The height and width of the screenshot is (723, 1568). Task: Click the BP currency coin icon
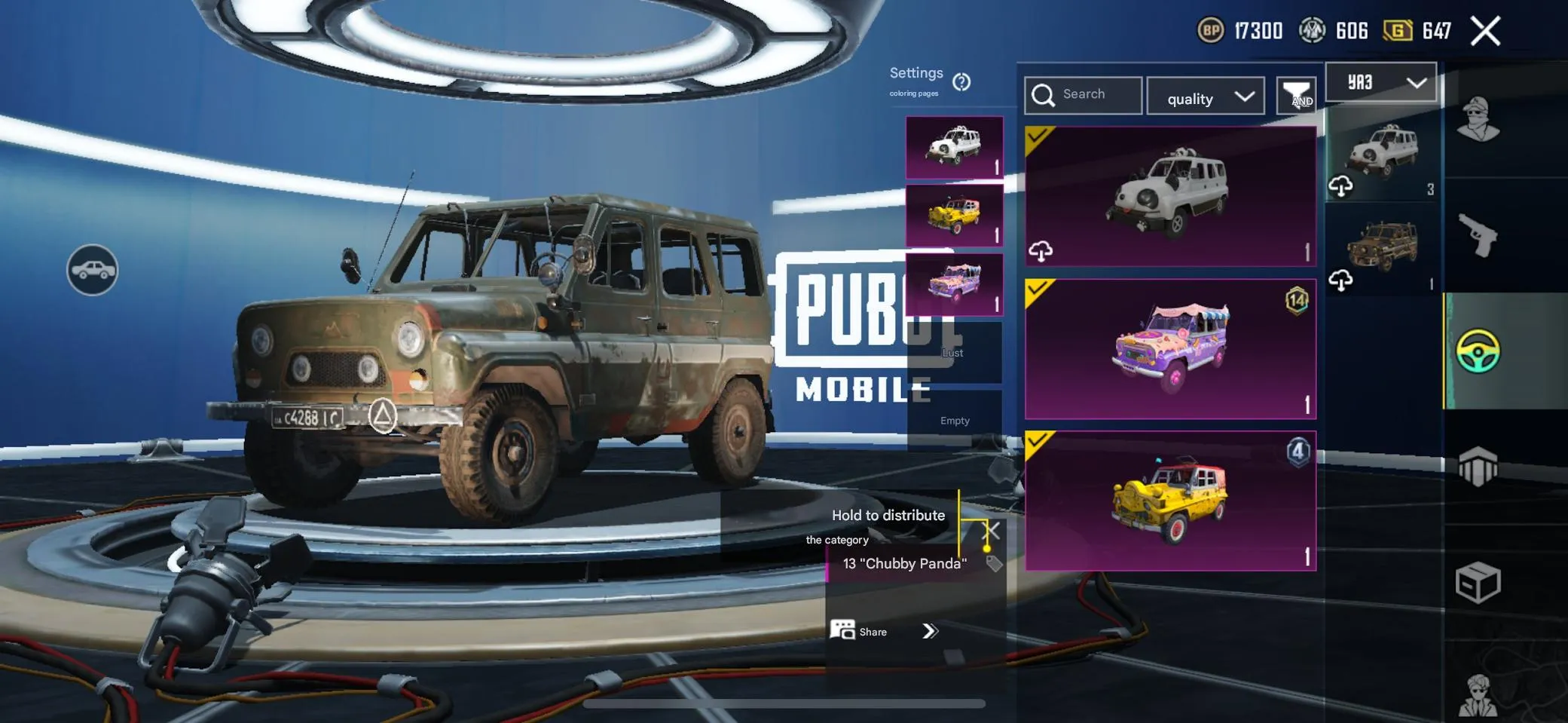tap(1210, 31)
